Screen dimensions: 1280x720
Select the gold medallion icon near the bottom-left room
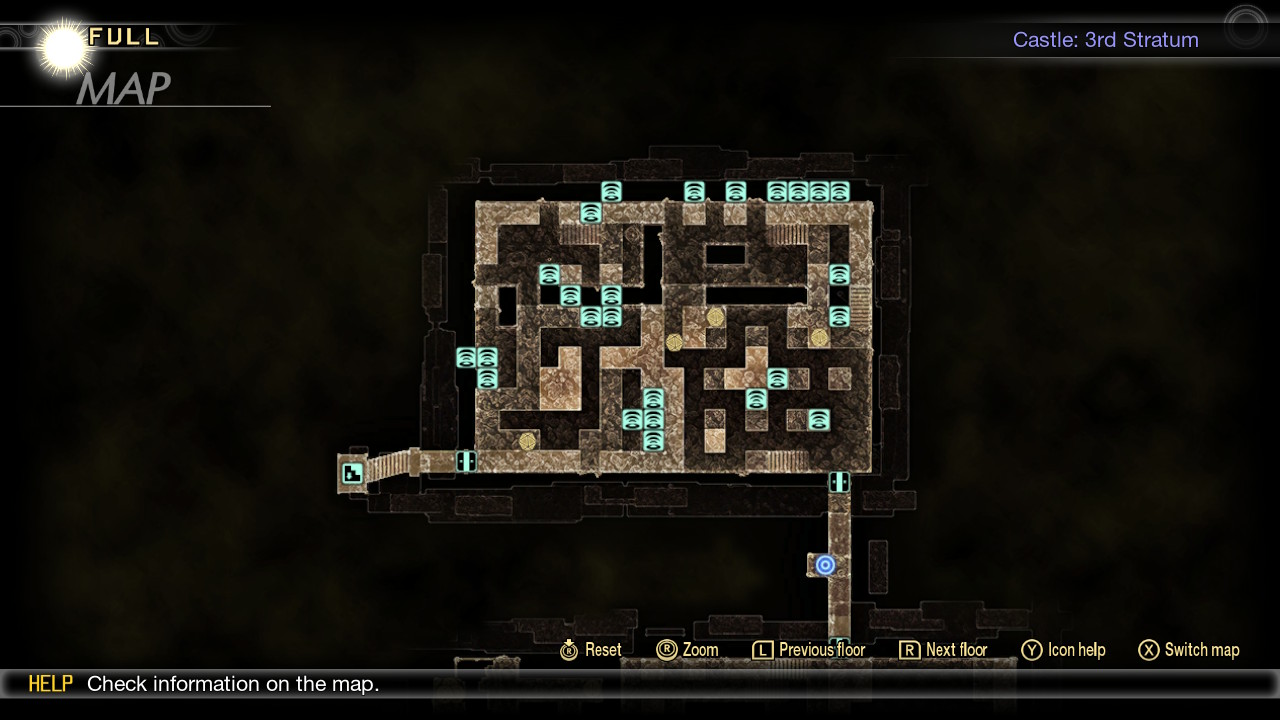tap(527, 442)
